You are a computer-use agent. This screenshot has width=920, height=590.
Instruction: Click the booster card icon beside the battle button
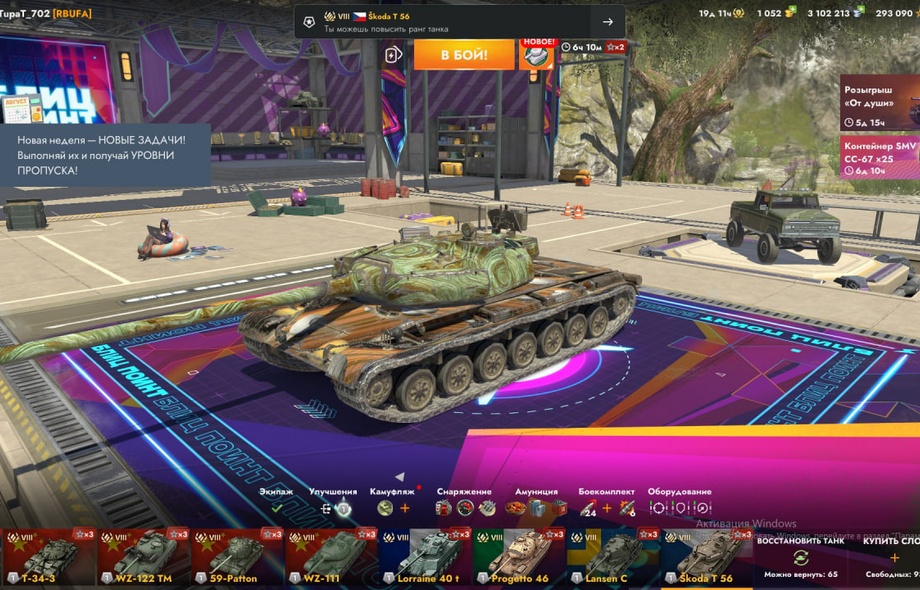tap(394, 54)
